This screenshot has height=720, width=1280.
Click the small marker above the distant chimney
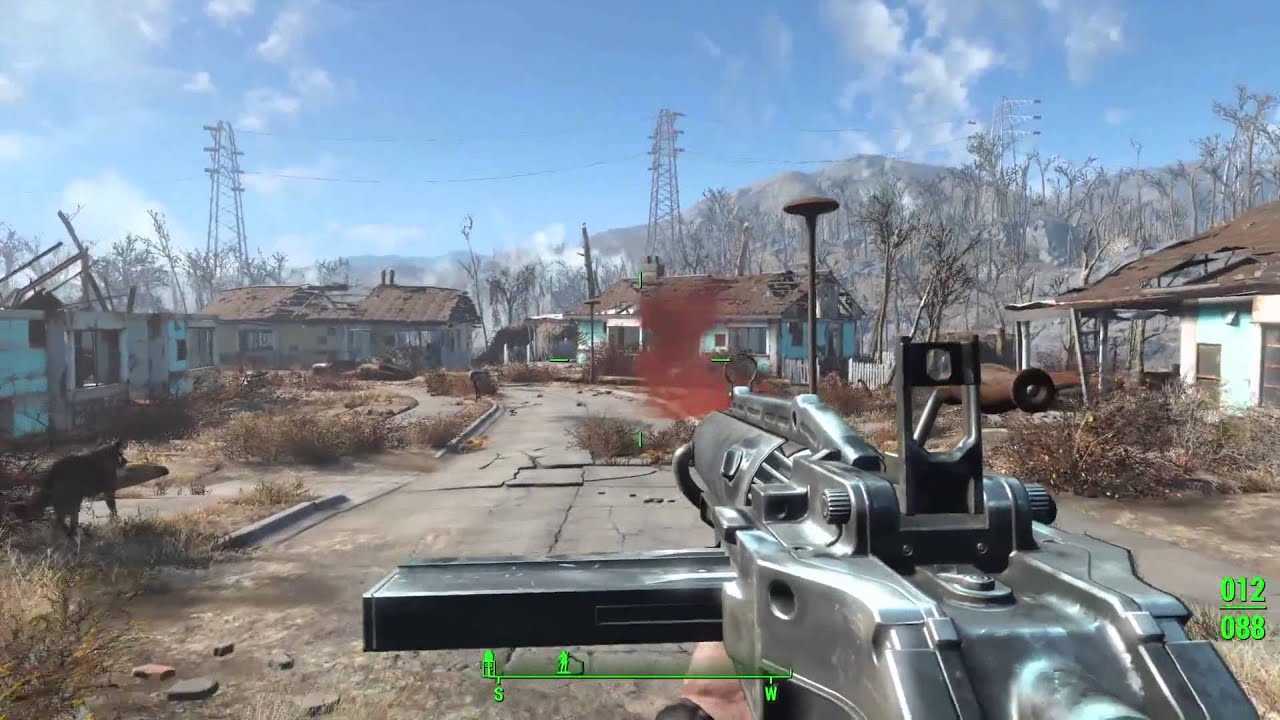pyautogui.click(x=641, y=279)
